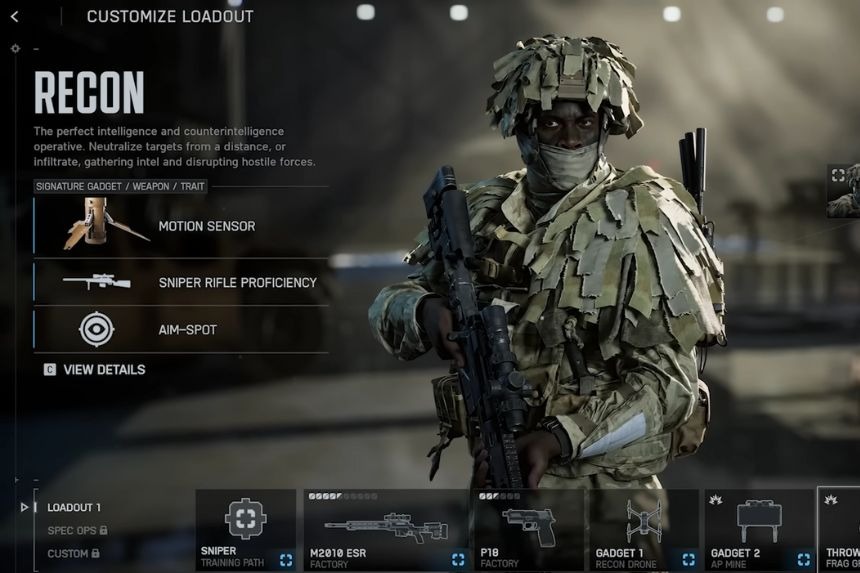This screenshot has width=860, height=573.
Task: Select the M2010 ESR weapon slot
Action: pos(385,530)
